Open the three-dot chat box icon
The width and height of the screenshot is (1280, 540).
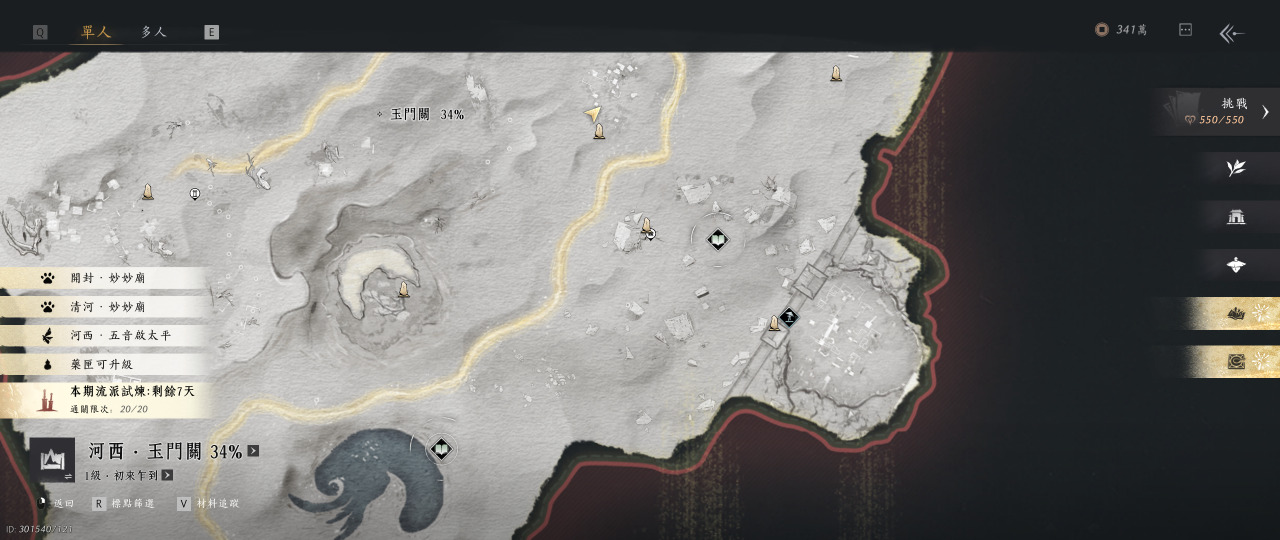(x=1185, y=30)
